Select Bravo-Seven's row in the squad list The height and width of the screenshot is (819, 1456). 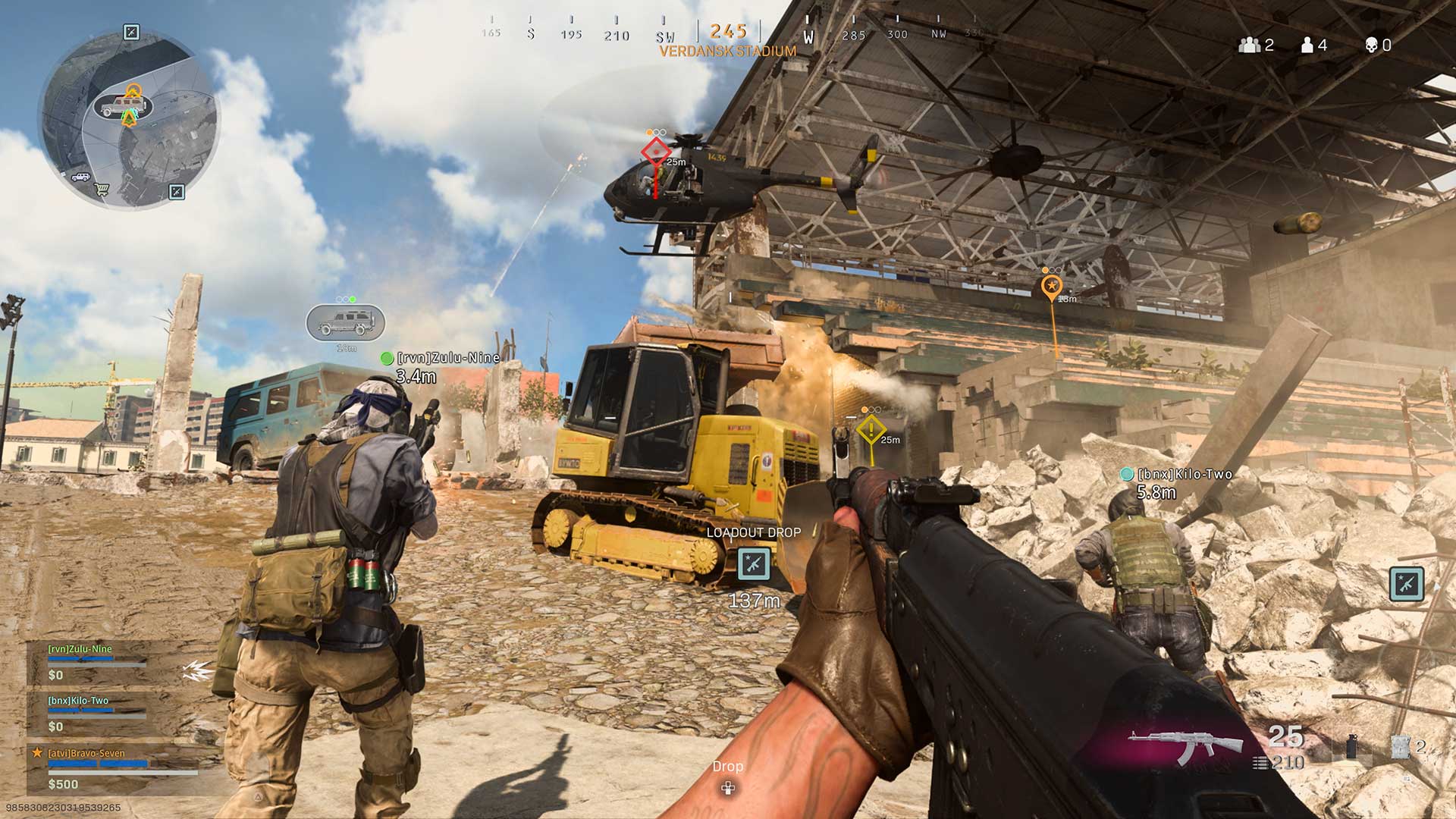114,767
